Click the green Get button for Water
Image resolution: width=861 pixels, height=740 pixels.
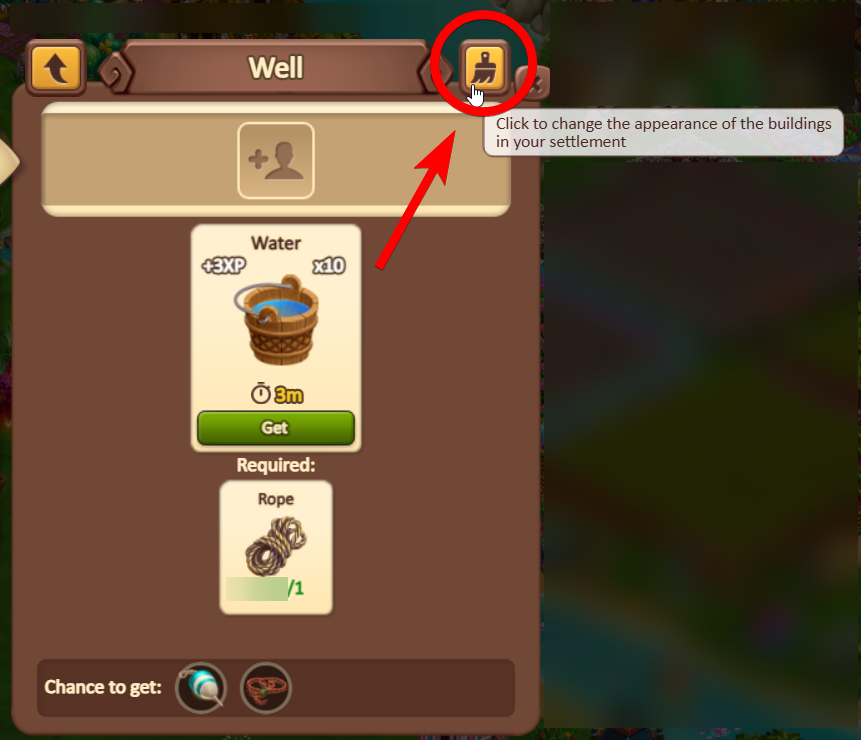point(275,427)
